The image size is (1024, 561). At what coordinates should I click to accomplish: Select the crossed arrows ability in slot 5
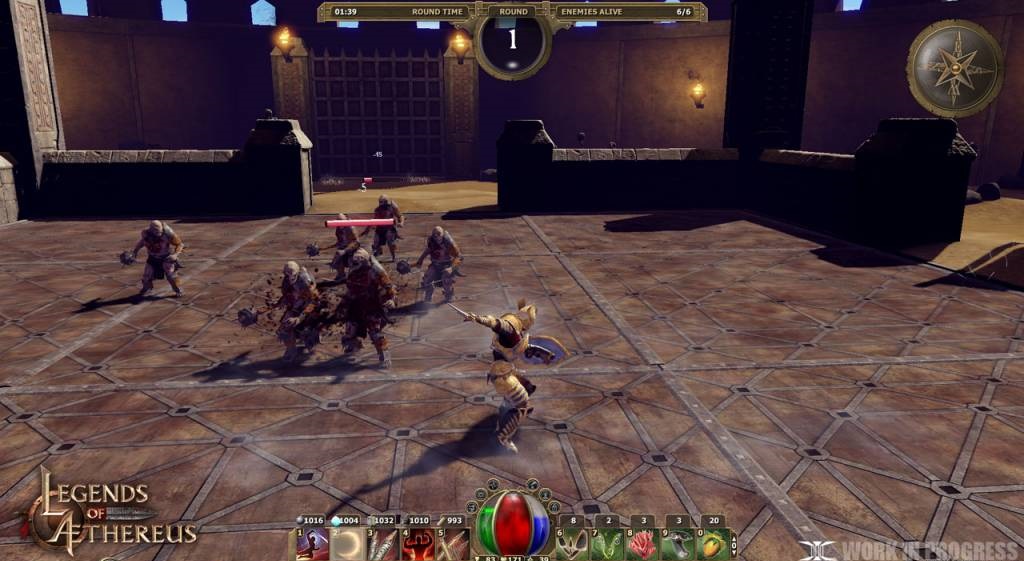[454, 543]
